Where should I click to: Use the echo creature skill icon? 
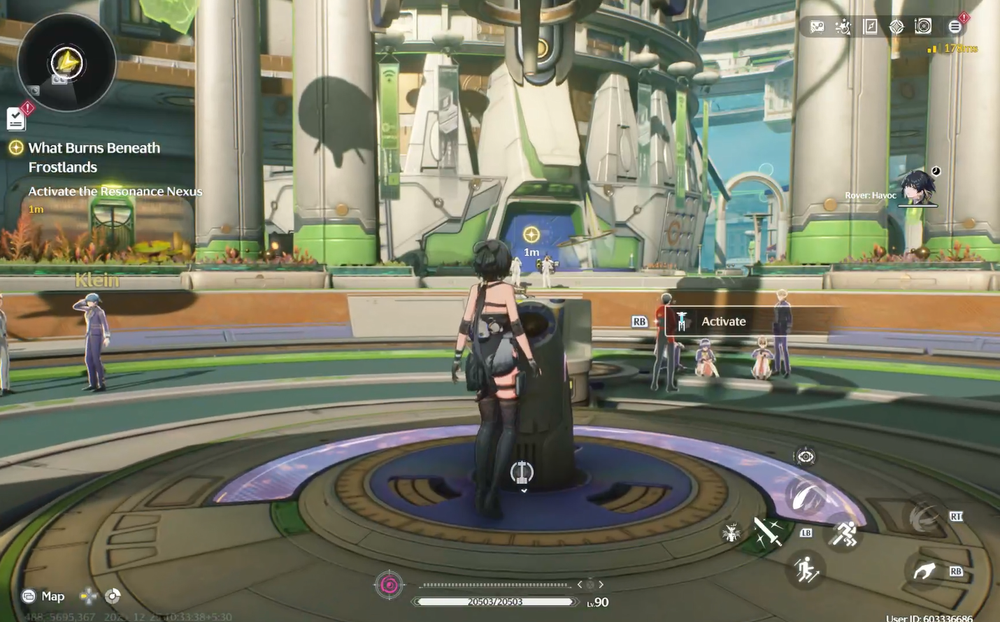tap(731, 532)
